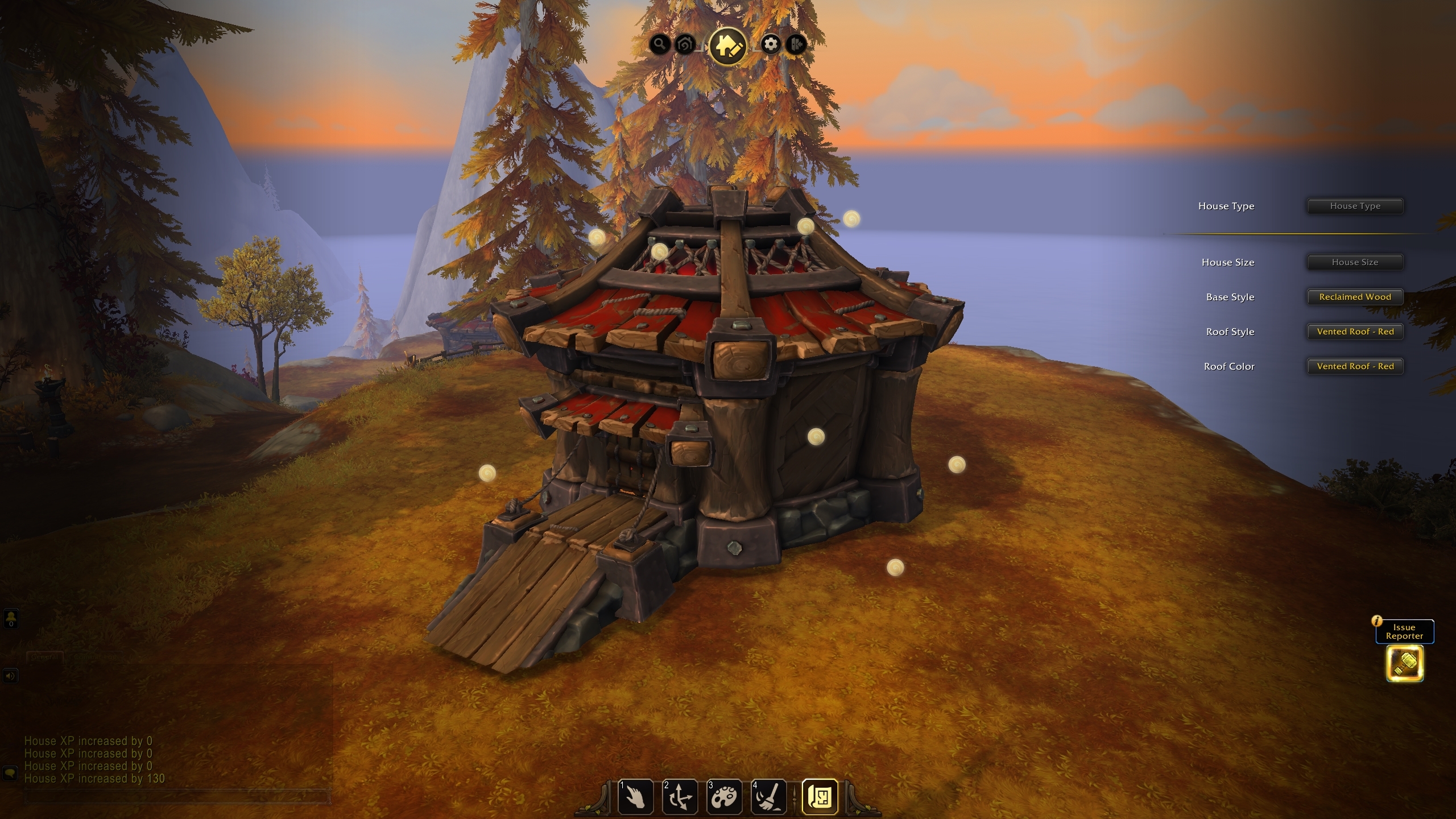
Task: Open the gear settings icon
Action: tap(771, 44)
